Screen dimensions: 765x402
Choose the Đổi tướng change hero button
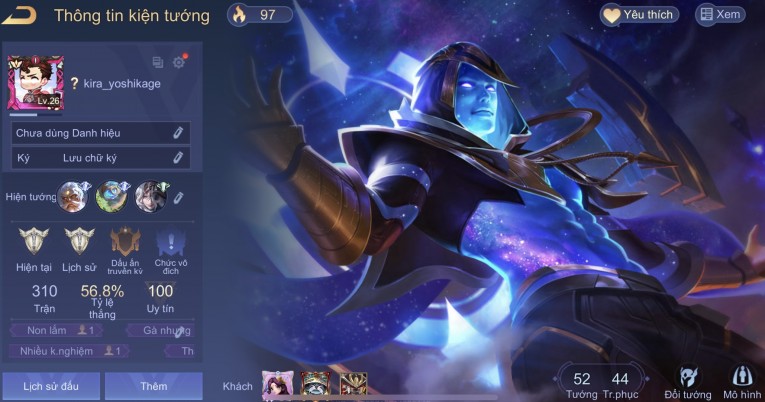(688, 381)
